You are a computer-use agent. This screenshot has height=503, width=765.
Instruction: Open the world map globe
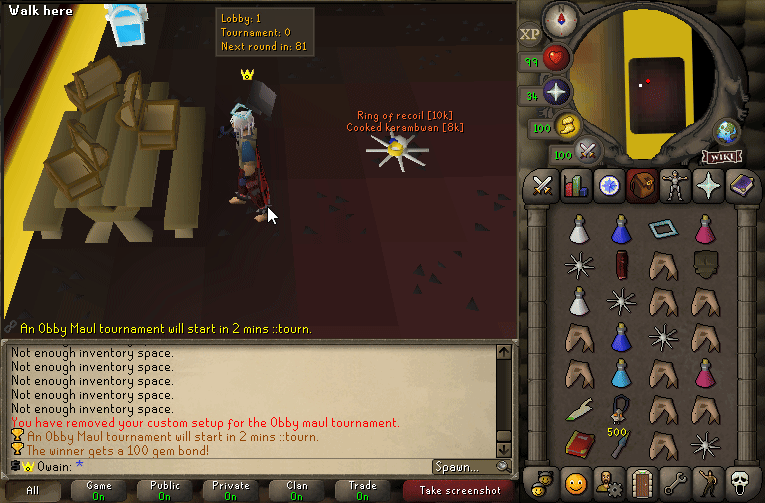(x=727, y=132)
